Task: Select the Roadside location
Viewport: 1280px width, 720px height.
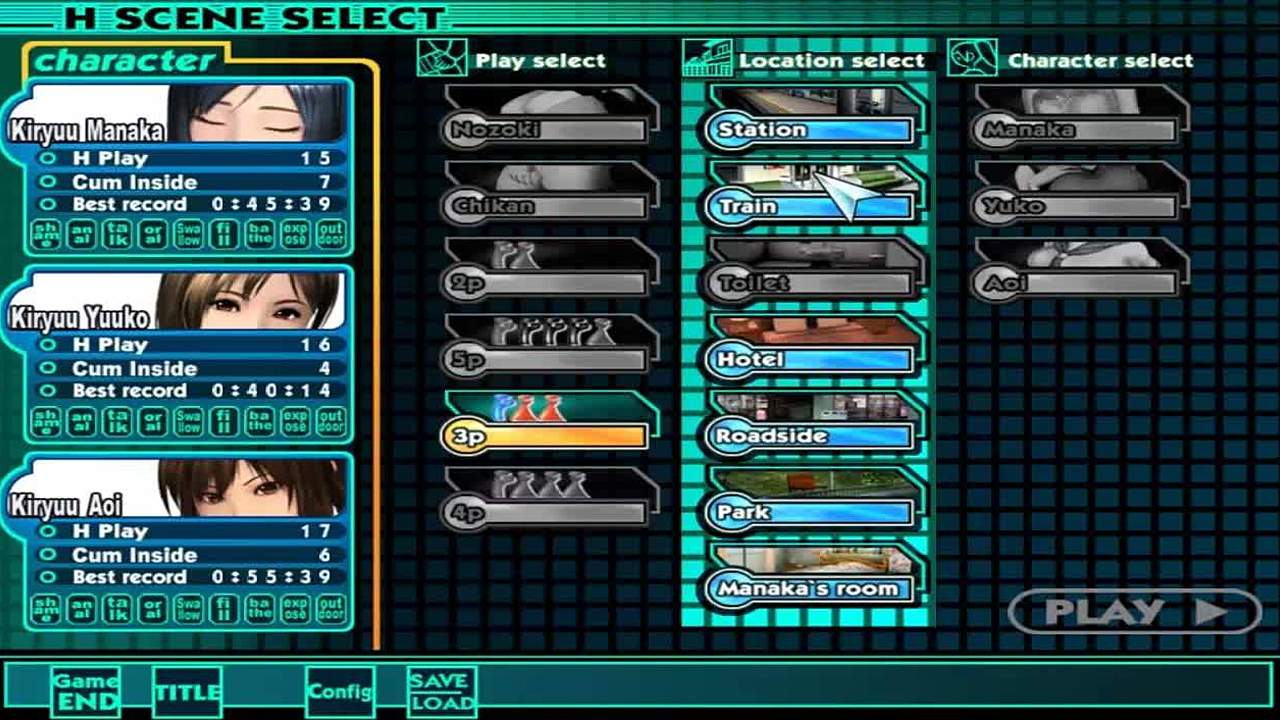Action: click(x=810, y=436)
